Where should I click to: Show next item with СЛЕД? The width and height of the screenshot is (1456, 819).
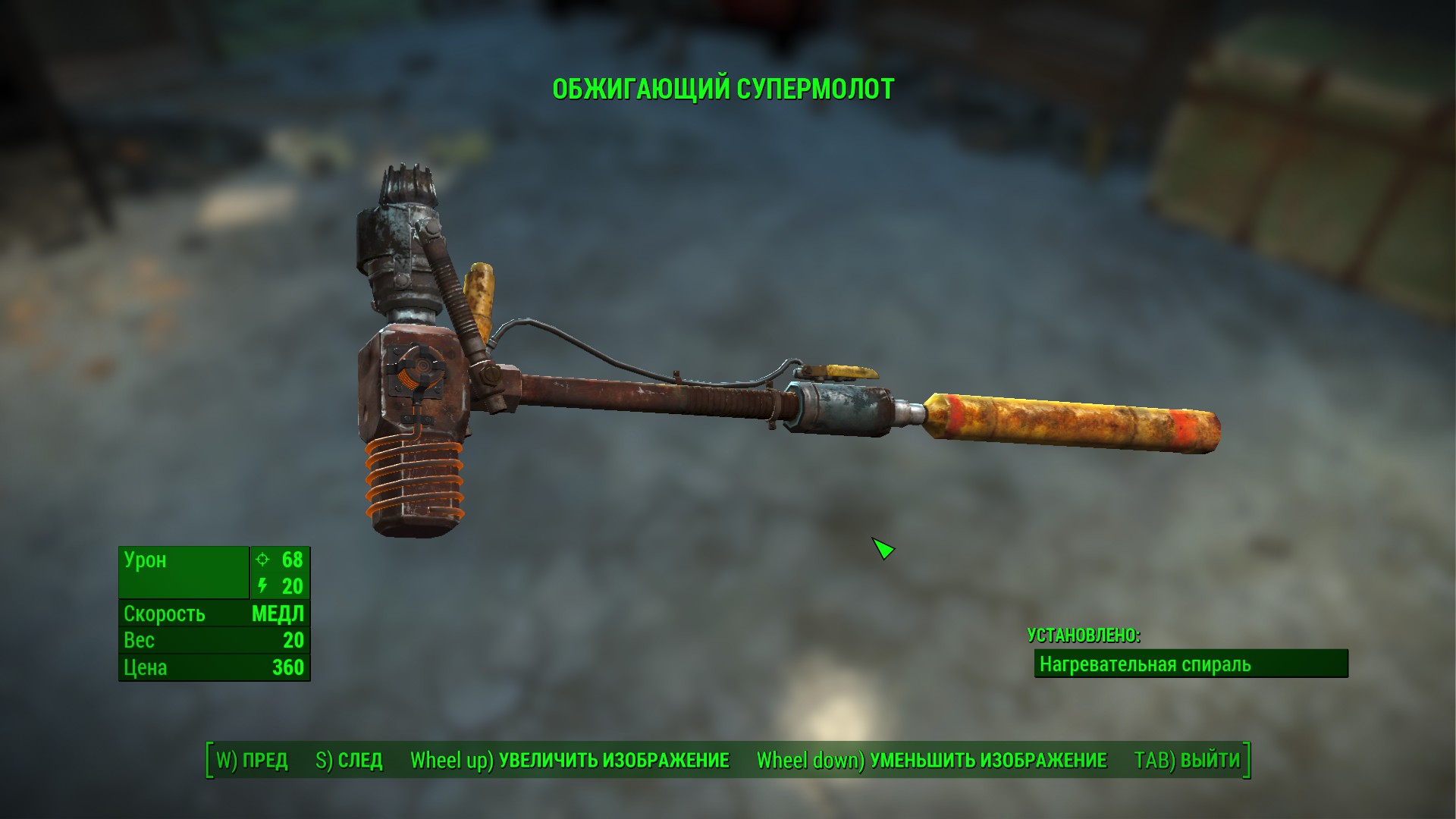pyautogui.click(x=349, y=761)
